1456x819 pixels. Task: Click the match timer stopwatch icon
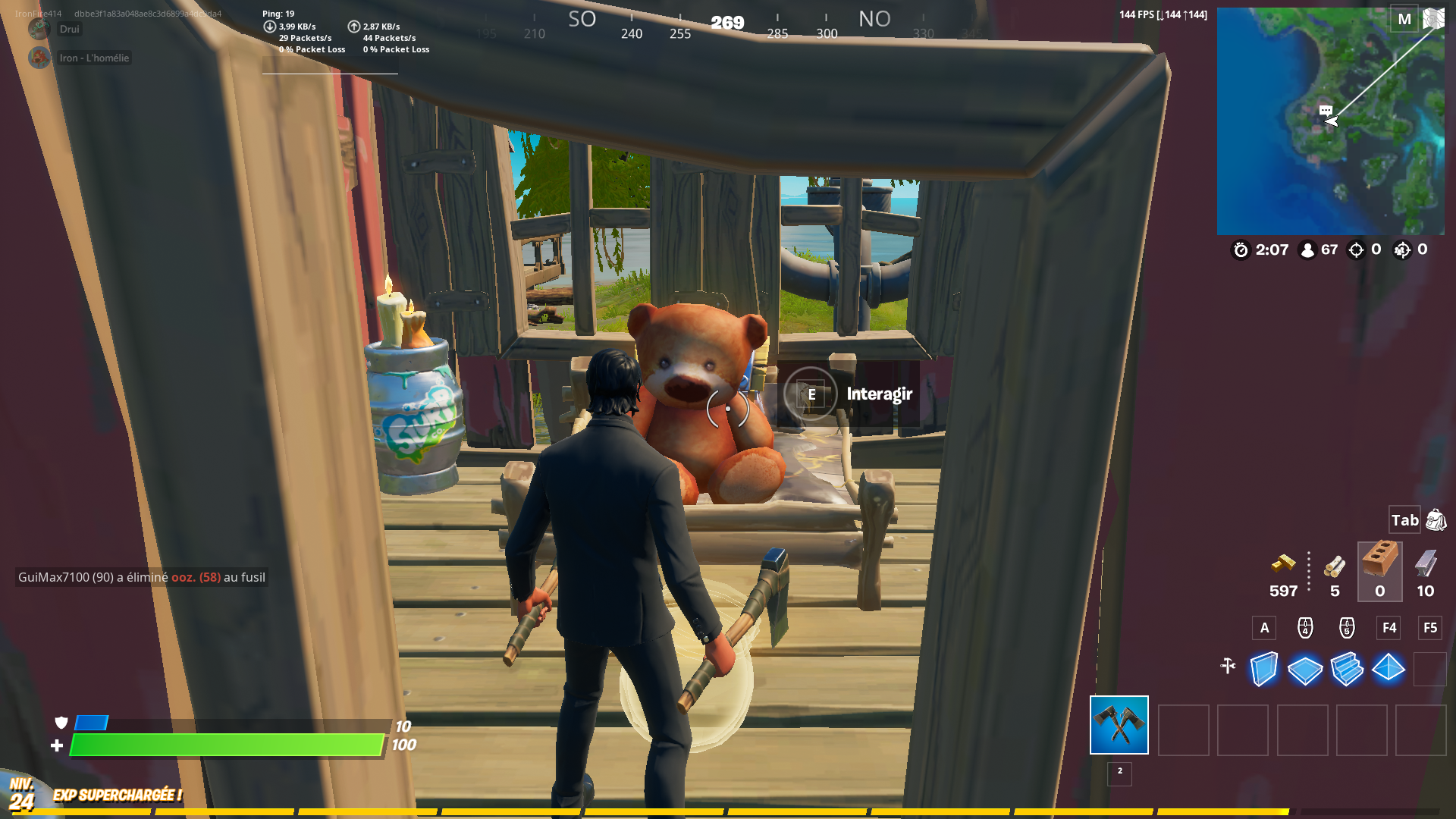[1241, 250]
